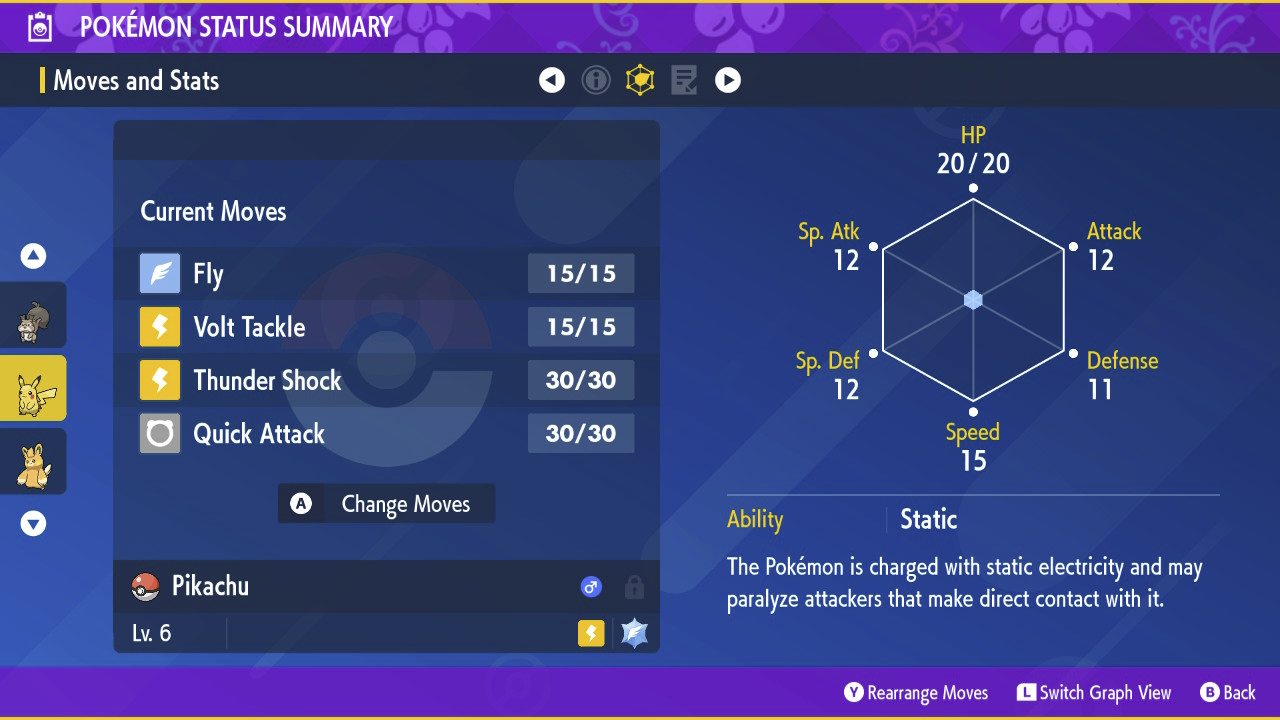Go to the previous summary page arrow

(x=552, y=80)
